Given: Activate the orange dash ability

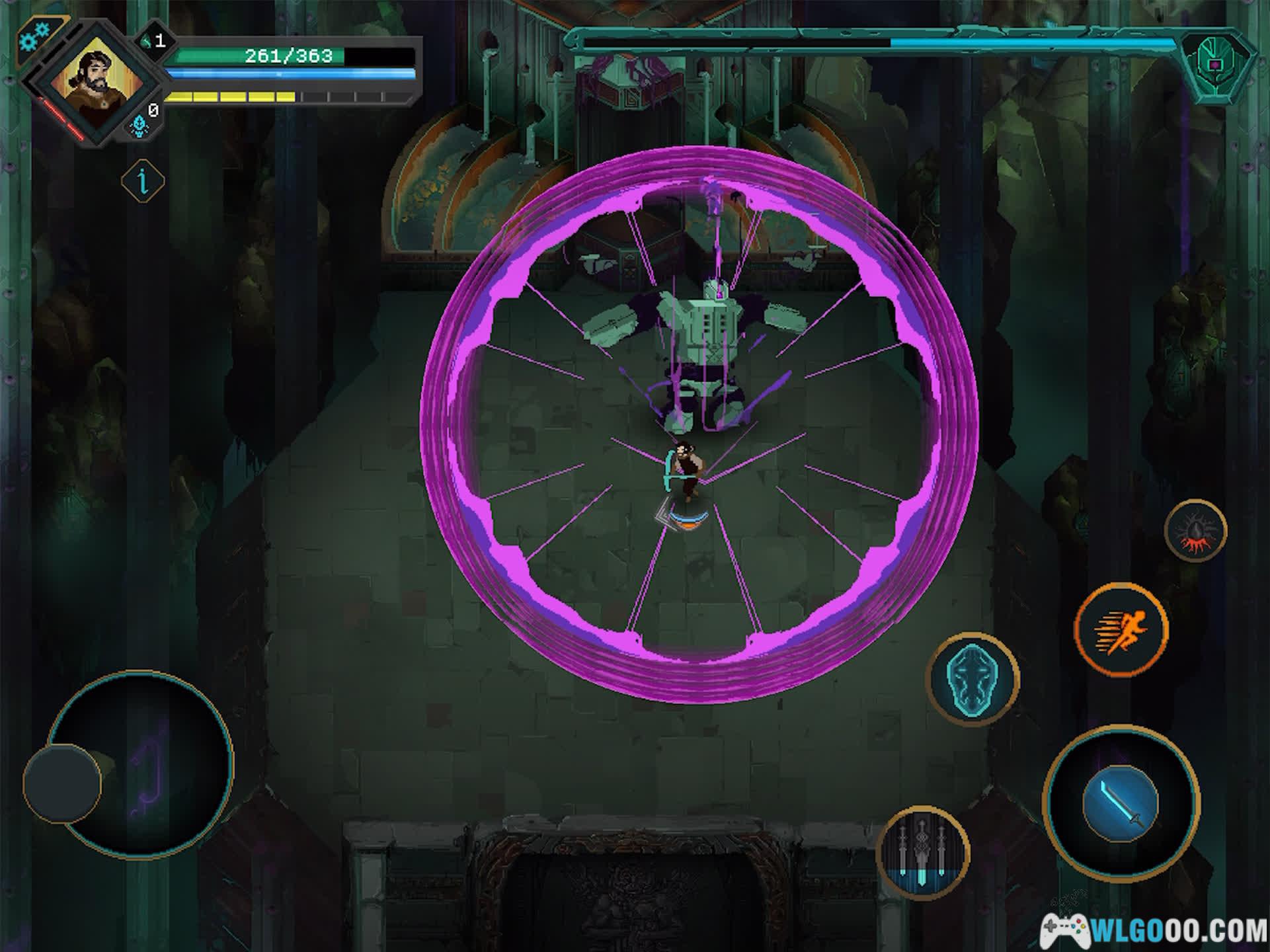Looking at the screenshot, I should (1121, 629).
